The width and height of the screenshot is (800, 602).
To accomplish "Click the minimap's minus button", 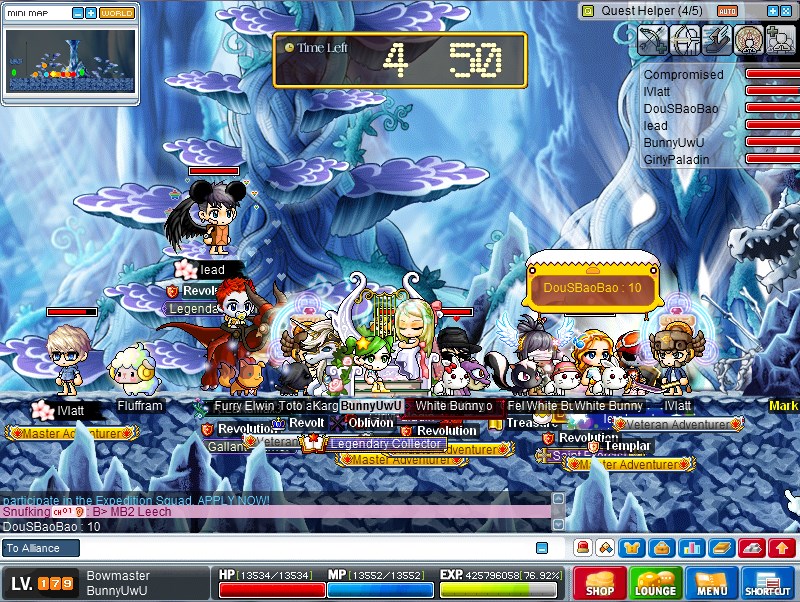I will point(77,13).
